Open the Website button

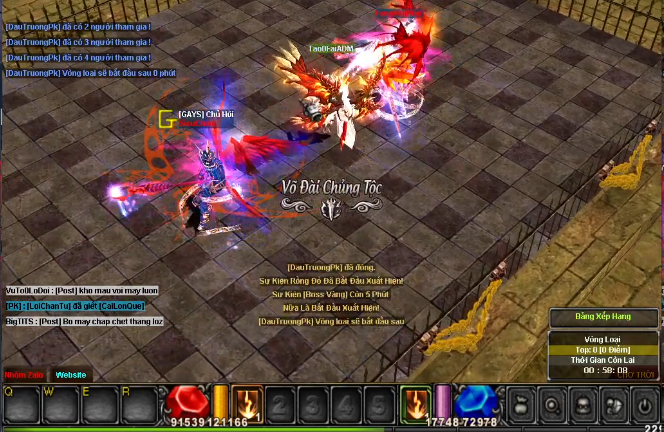[x=71, y=375]
